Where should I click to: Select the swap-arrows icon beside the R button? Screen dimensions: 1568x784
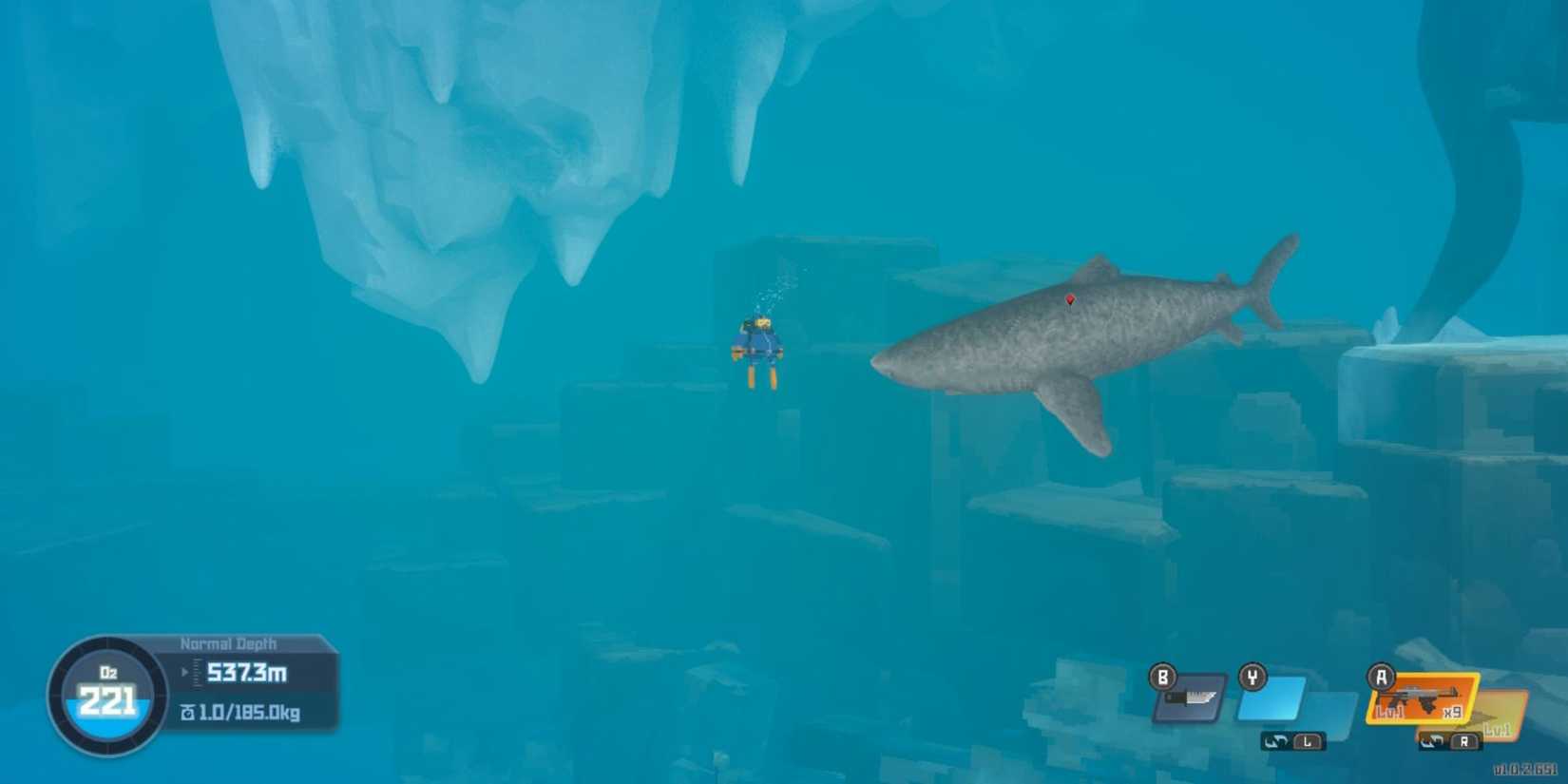[1431, 739]
